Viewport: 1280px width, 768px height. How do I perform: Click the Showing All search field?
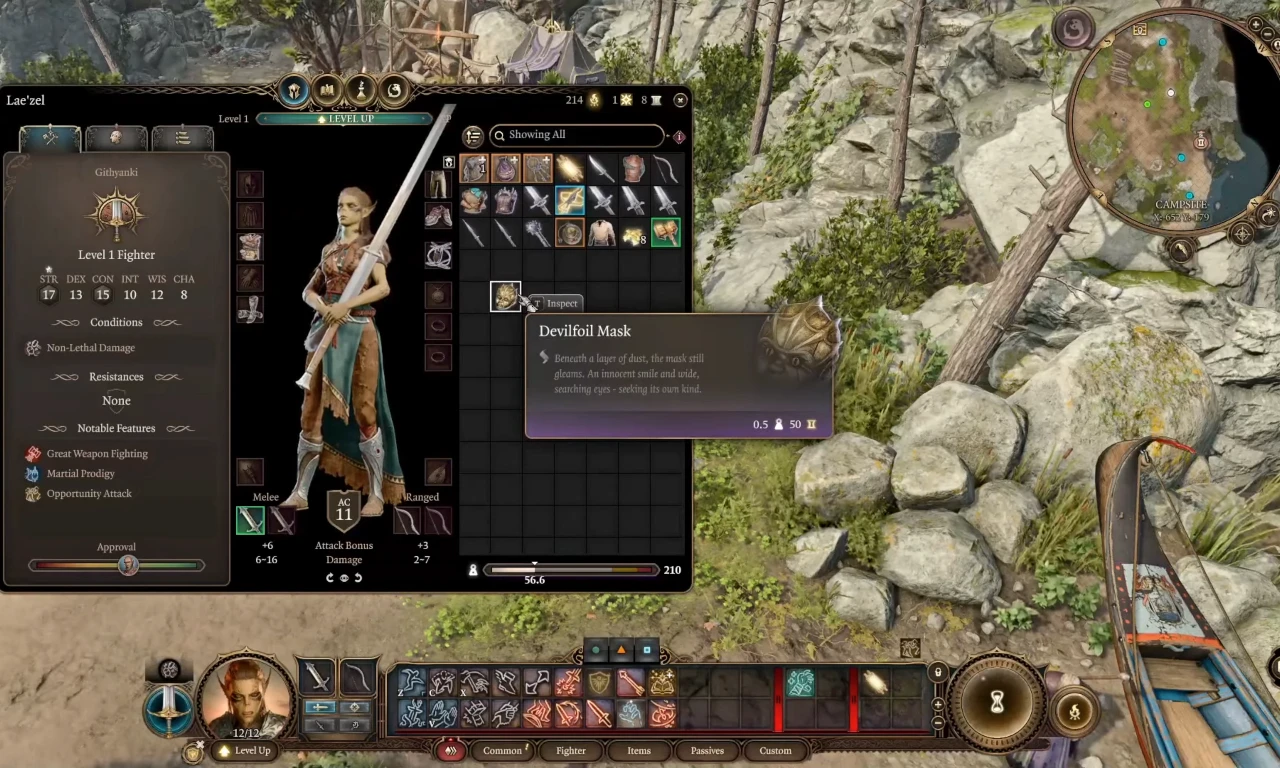(x=576, y=135)
